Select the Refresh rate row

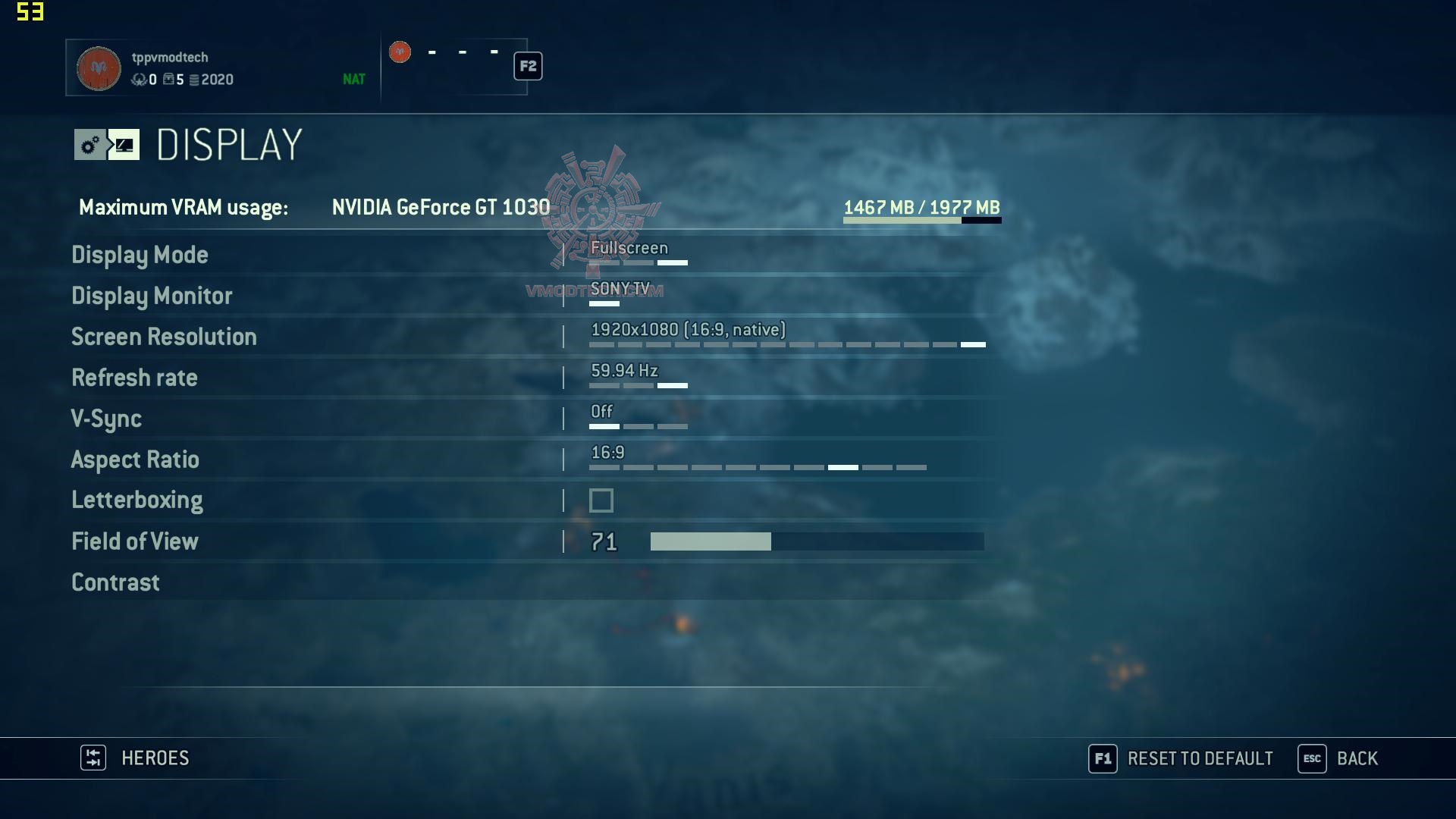click(134, 378)
